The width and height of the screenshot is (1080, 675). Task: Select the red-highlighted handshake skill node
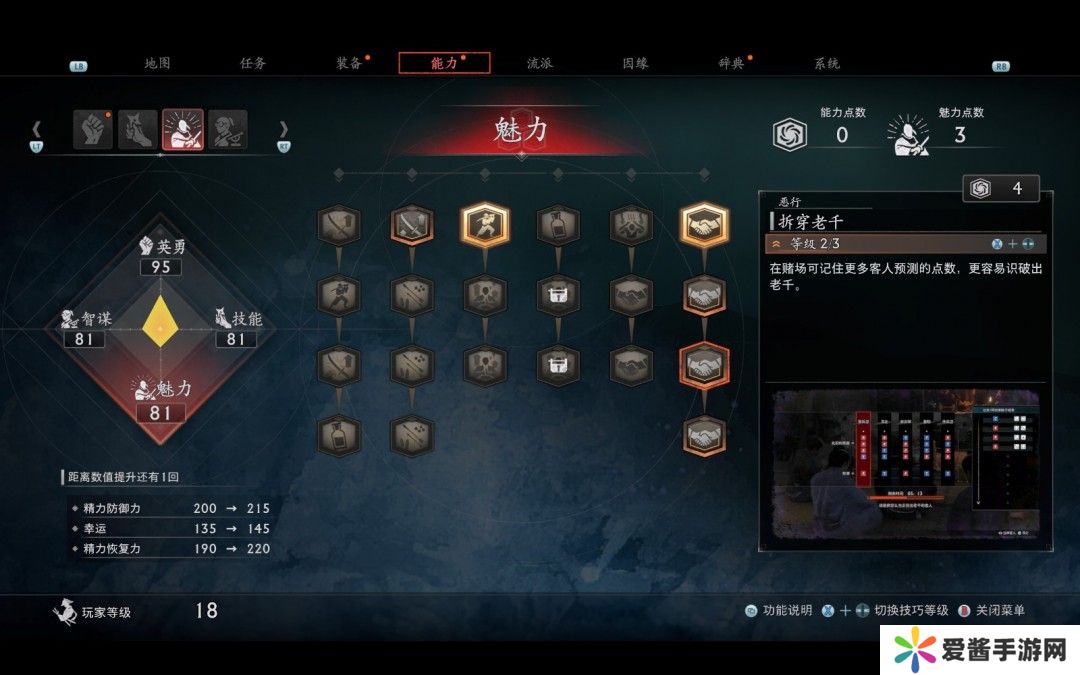coord(704,366)
